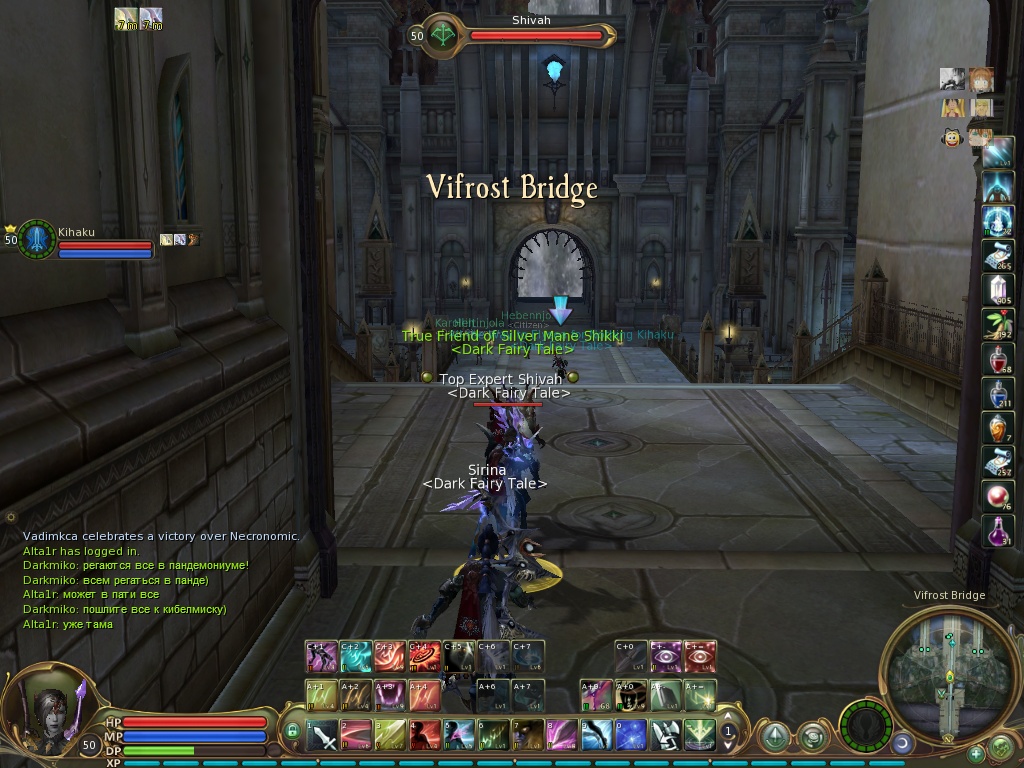Click the yellow smiley emoticon icon

952,138
